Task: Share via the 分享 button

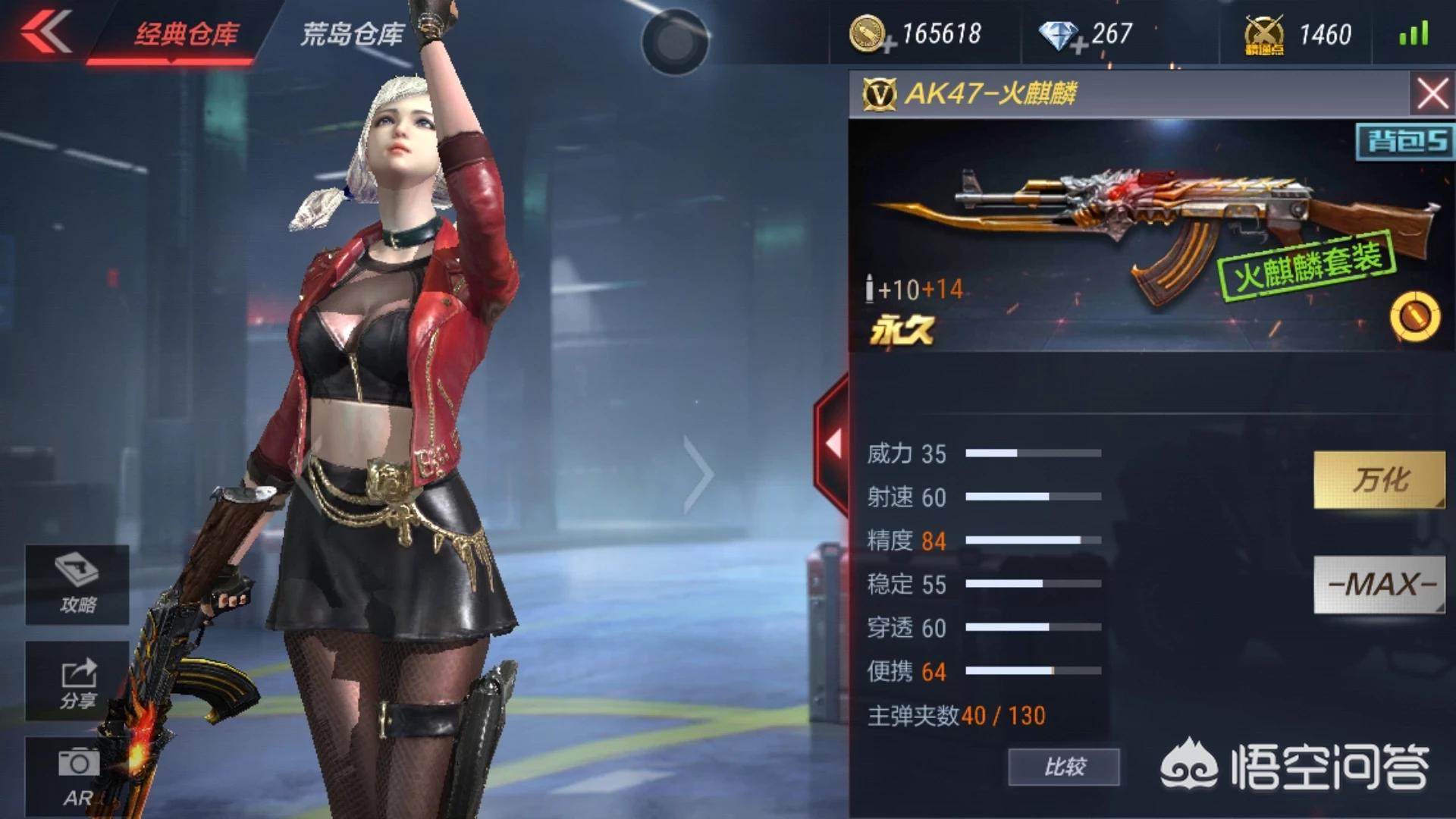Action: pyautogui.click(x=77, y=681)
